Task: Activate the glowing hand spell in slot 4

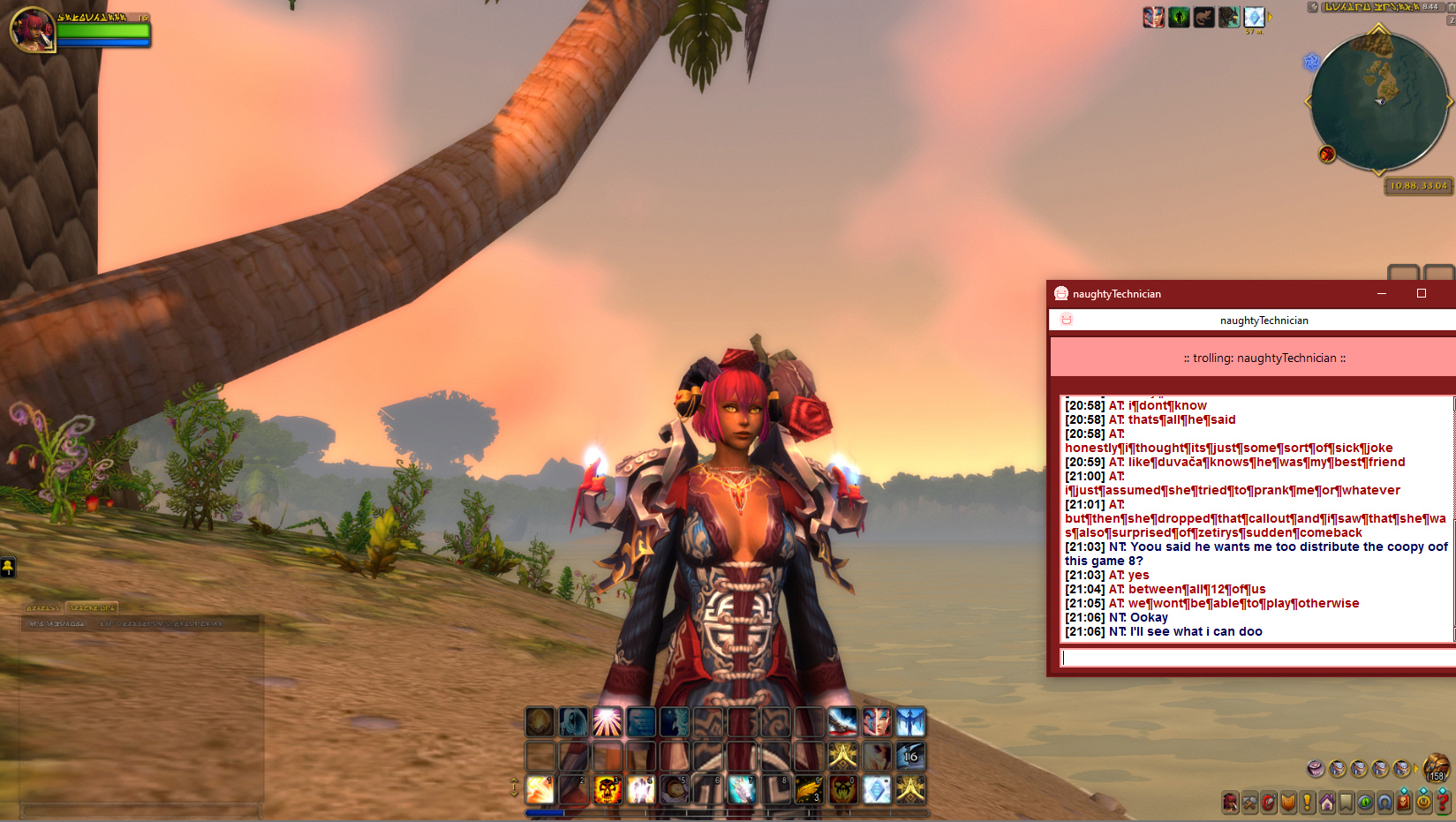Action: (641, 789)
